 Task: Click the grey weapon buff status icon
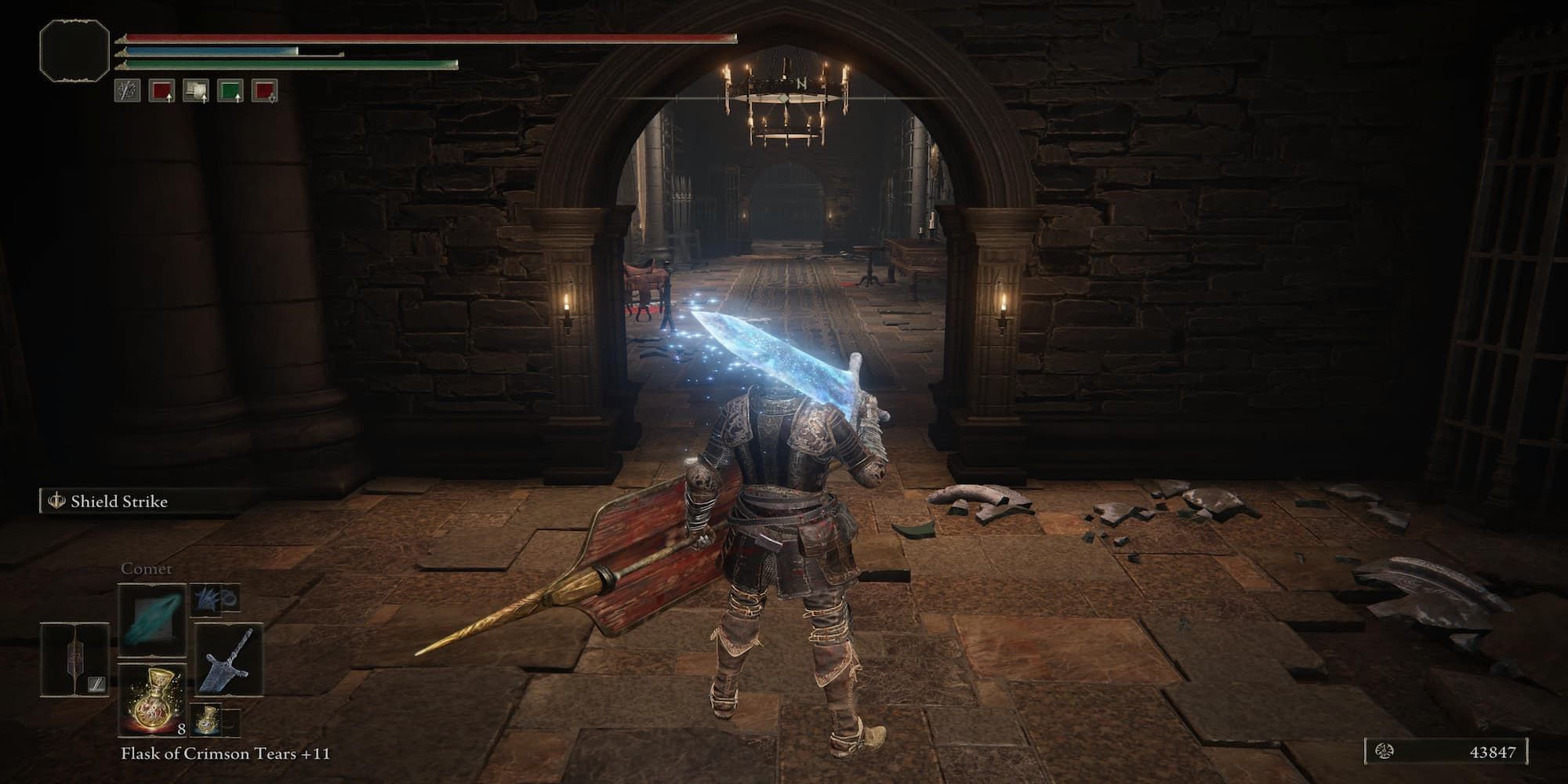pos(127,91)
